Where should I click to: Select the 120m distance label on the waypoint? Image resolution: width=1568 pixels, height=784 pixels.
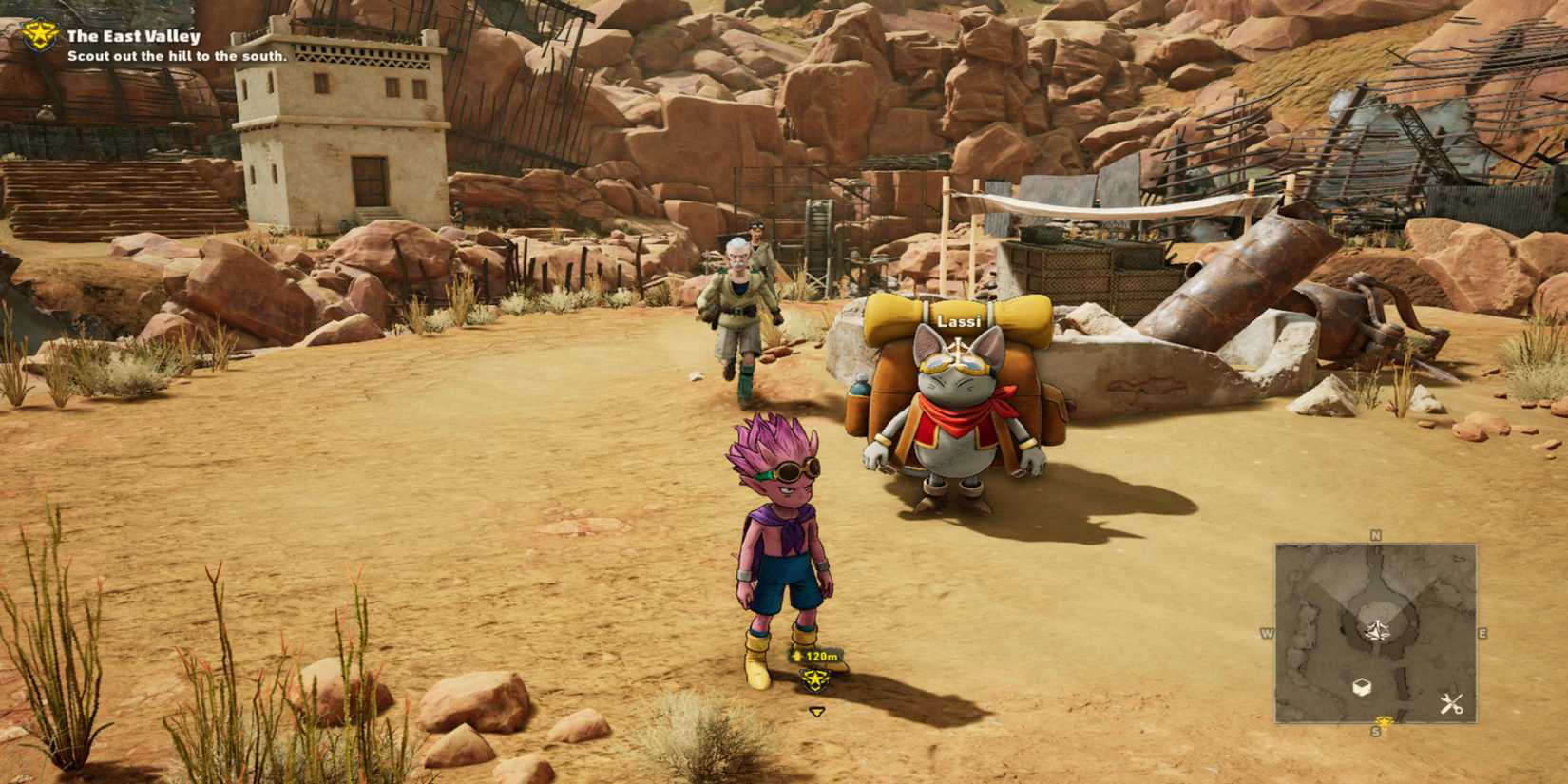[821, 656]
